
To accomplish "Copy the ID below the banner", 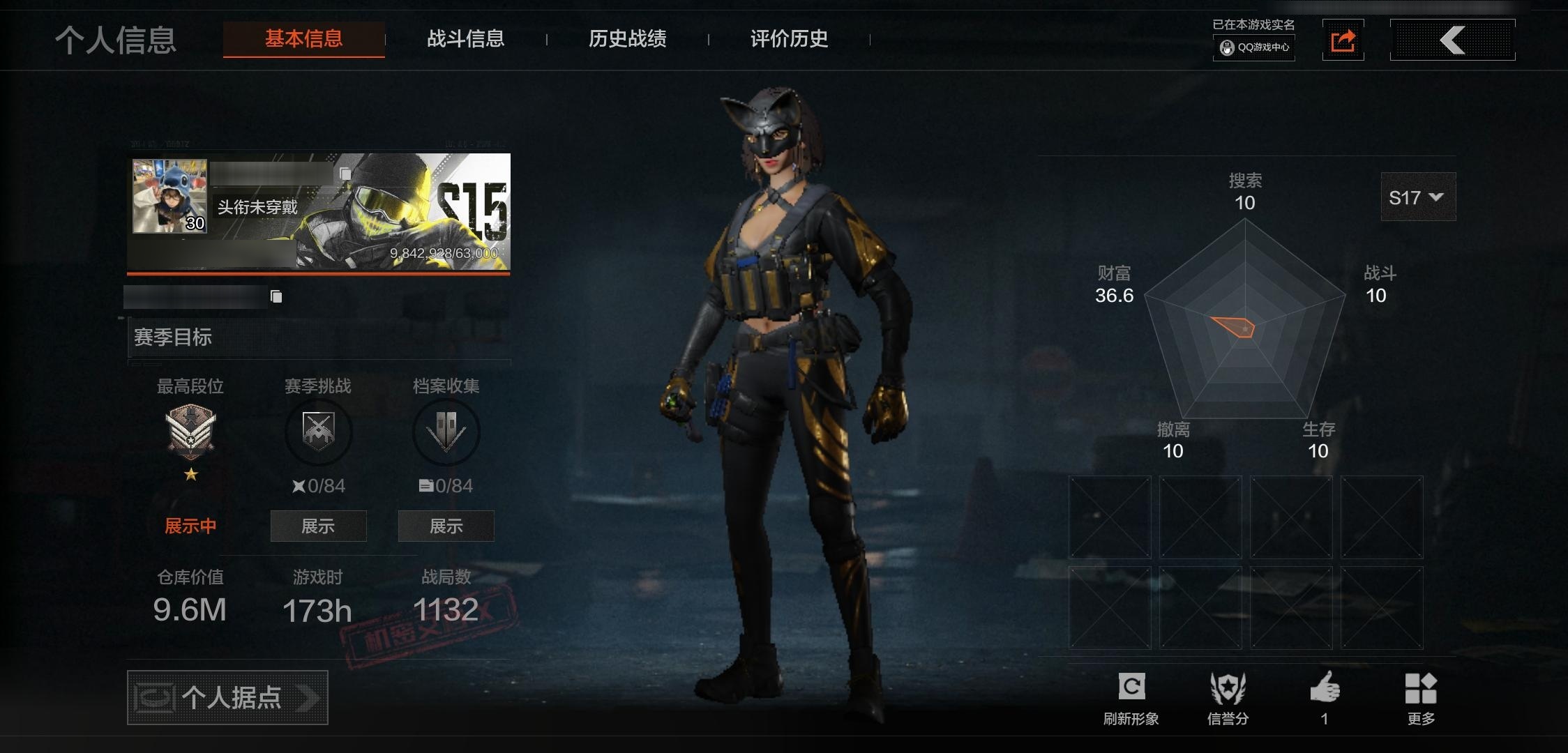I will pos(276,297).
